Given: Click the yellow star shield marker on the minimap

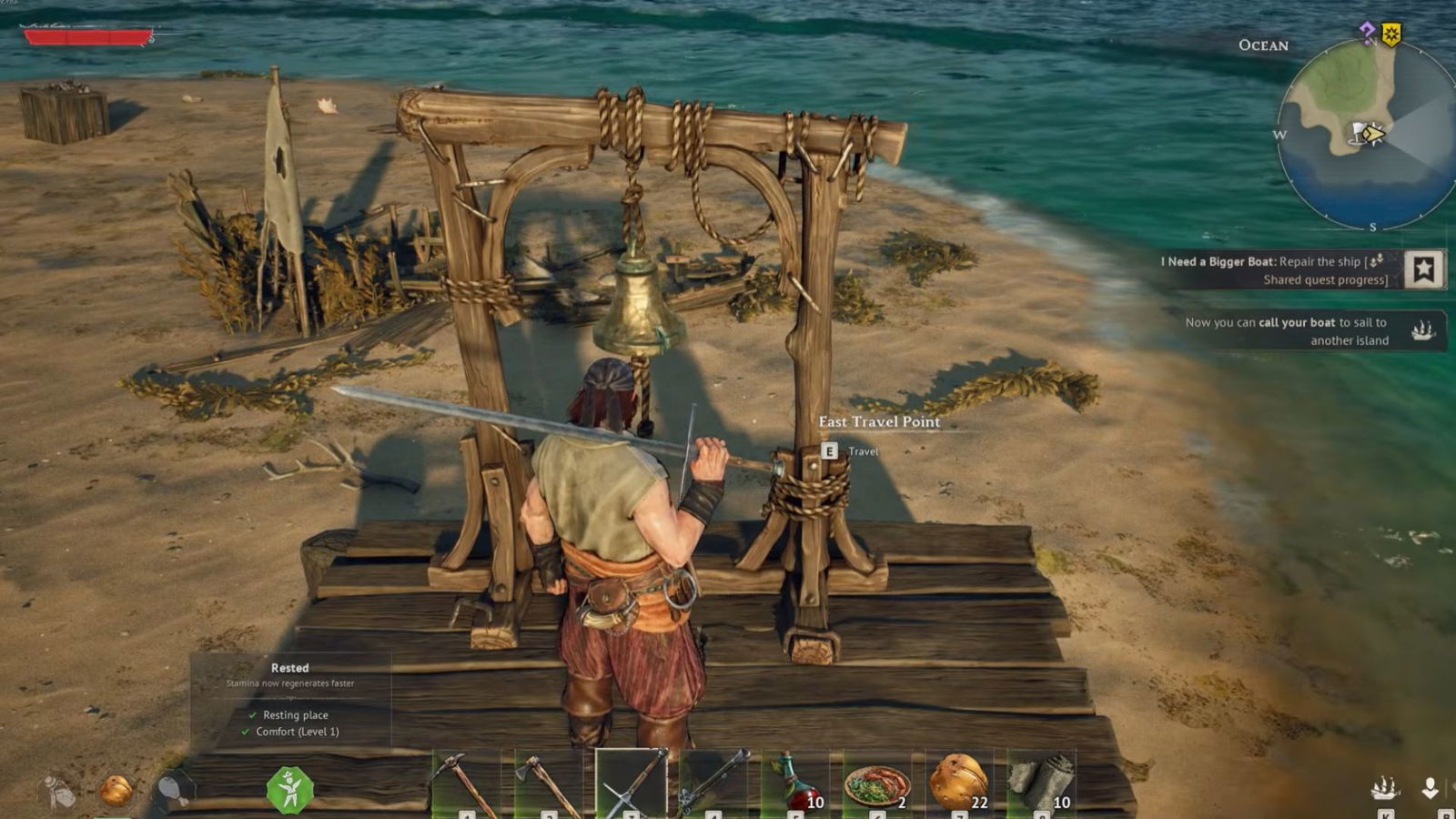Looking at the screenshot, I should pyautogui.click(x=1391, y=33).
